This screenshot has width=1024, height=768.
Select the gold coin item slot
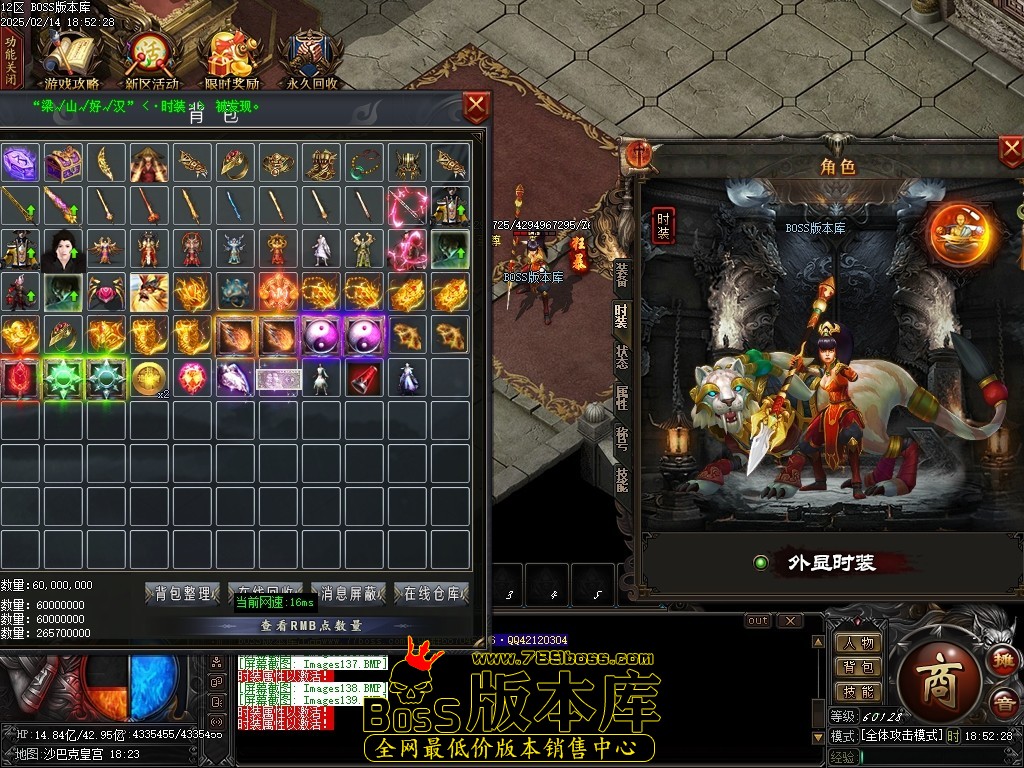(x=150, y=377)
